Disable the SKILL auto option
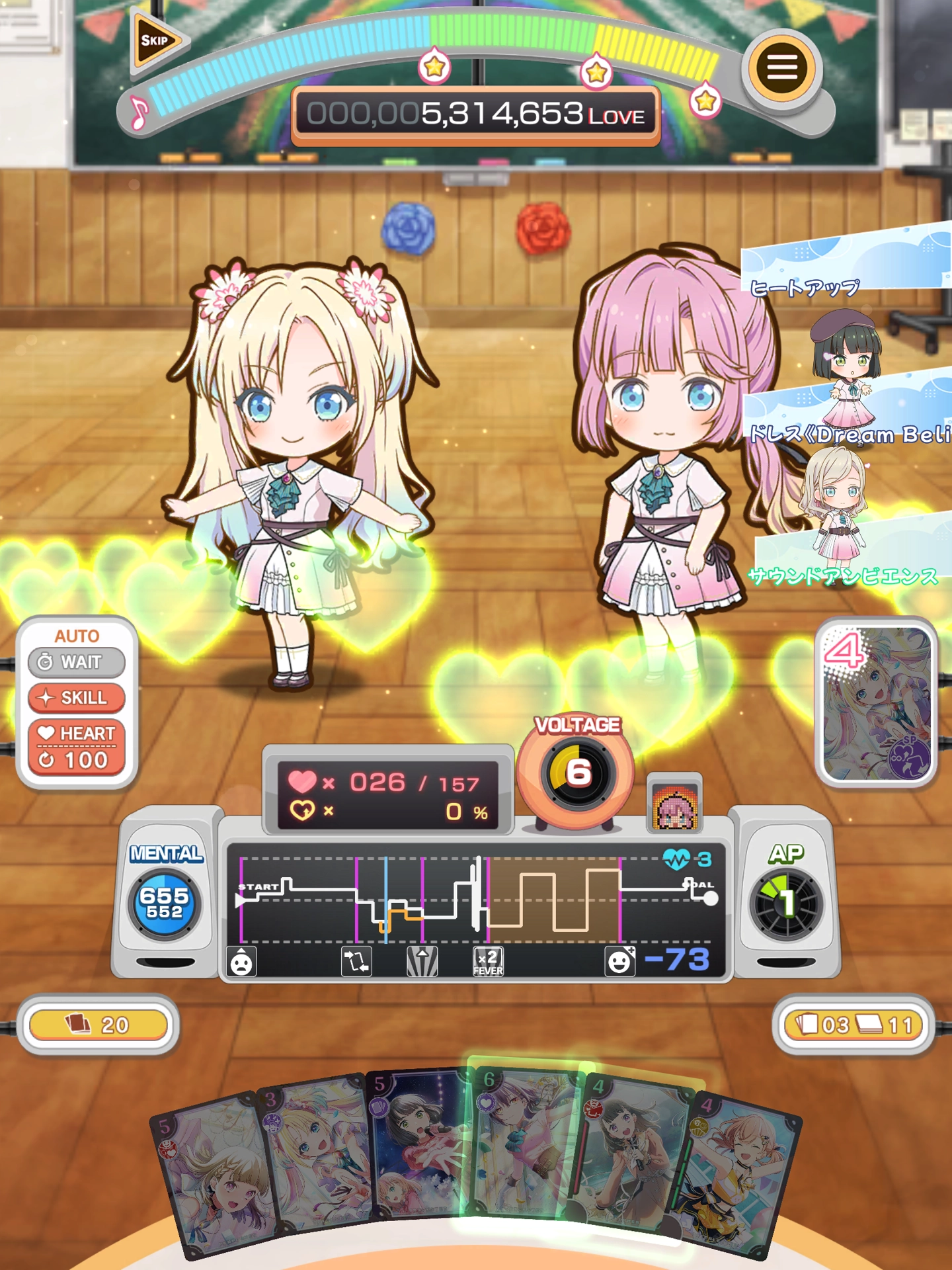Image resolution: width=952 pixels, height=1270 pixels. (x=76, y=697)
